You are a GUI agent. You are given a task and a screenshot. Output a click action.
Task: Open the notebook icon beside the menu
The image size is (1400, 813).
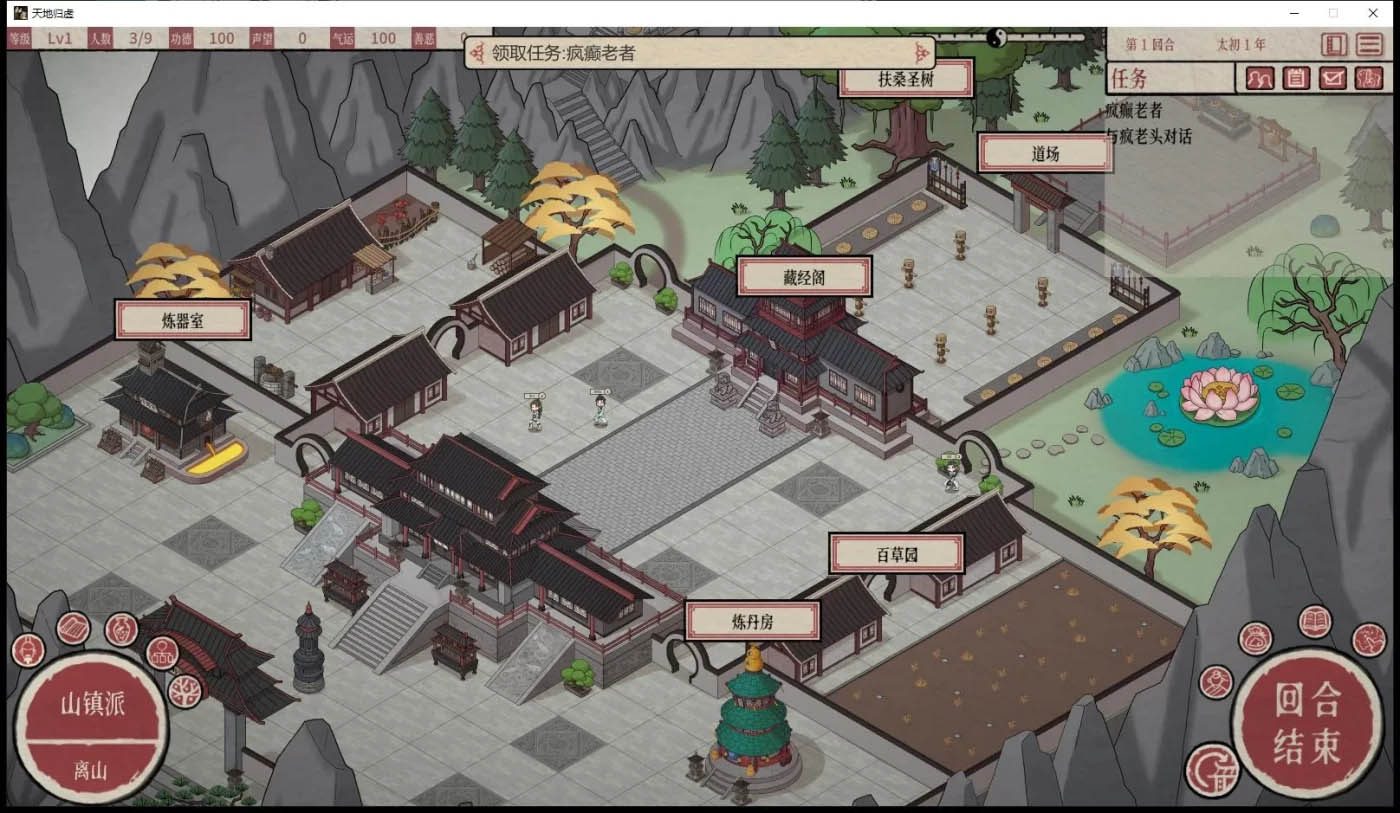[1333, 44]
